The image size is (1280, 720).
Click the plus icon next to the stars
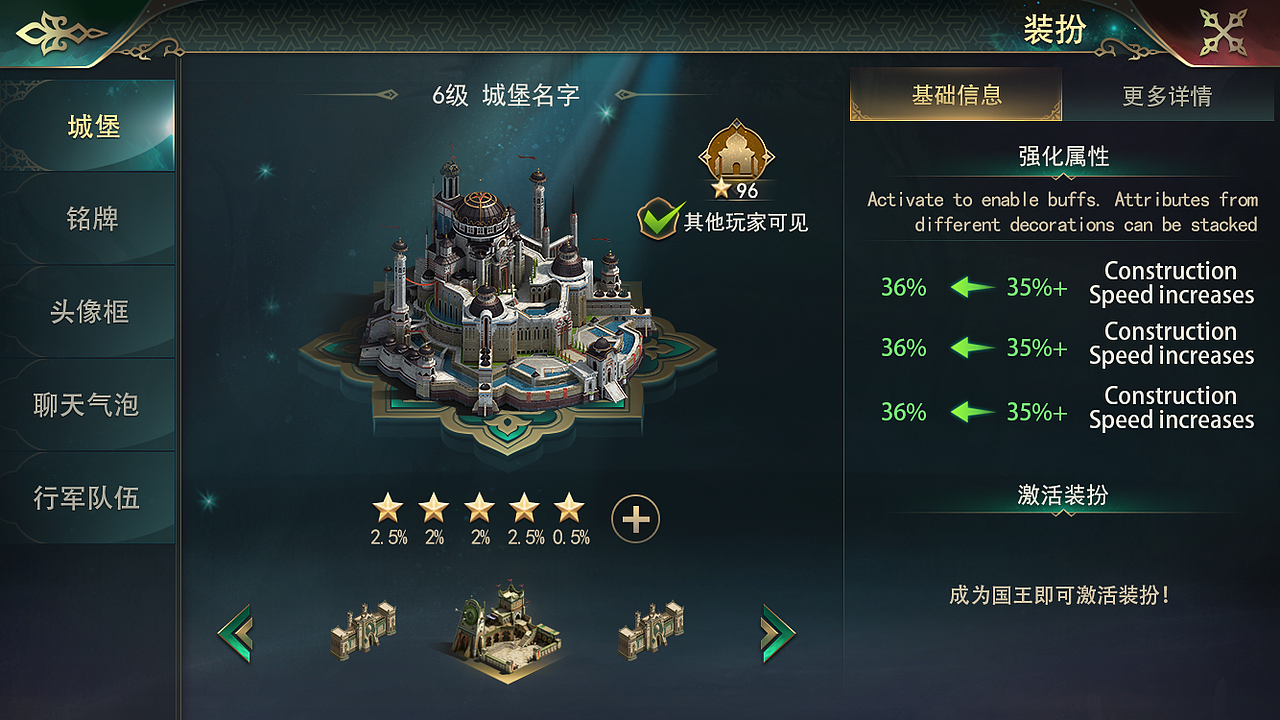pyautogui.click(x=636, y=520)
